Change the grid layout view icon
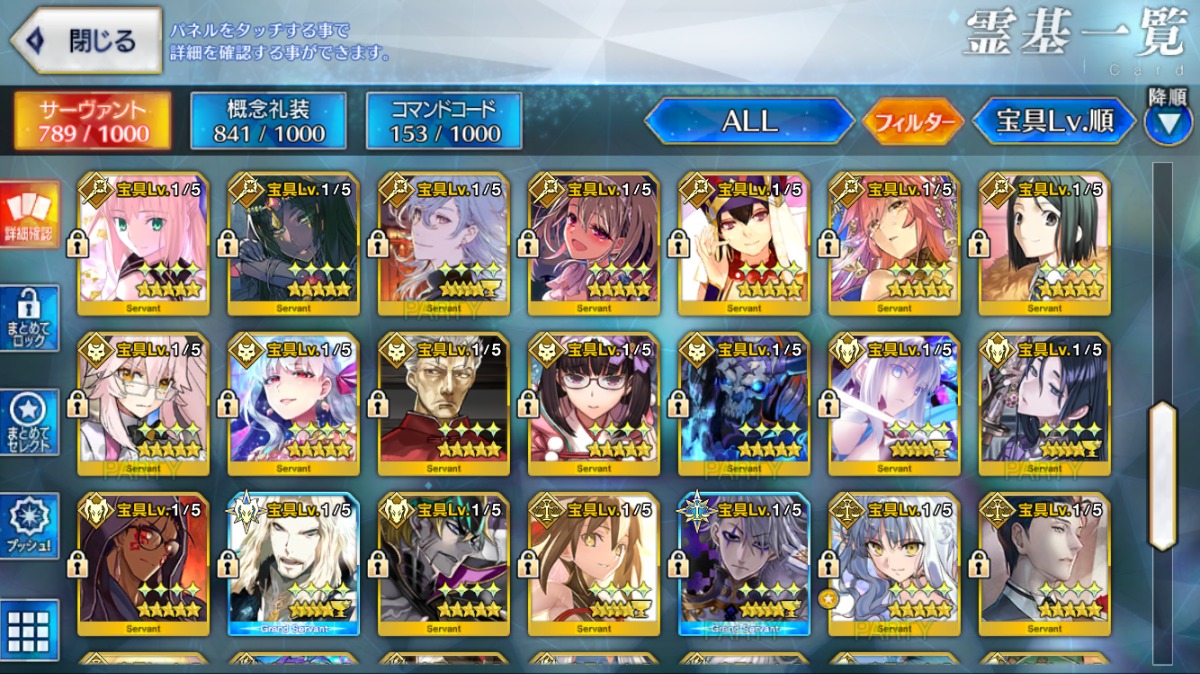The image size is (1200, 674). tap(29, 630)
